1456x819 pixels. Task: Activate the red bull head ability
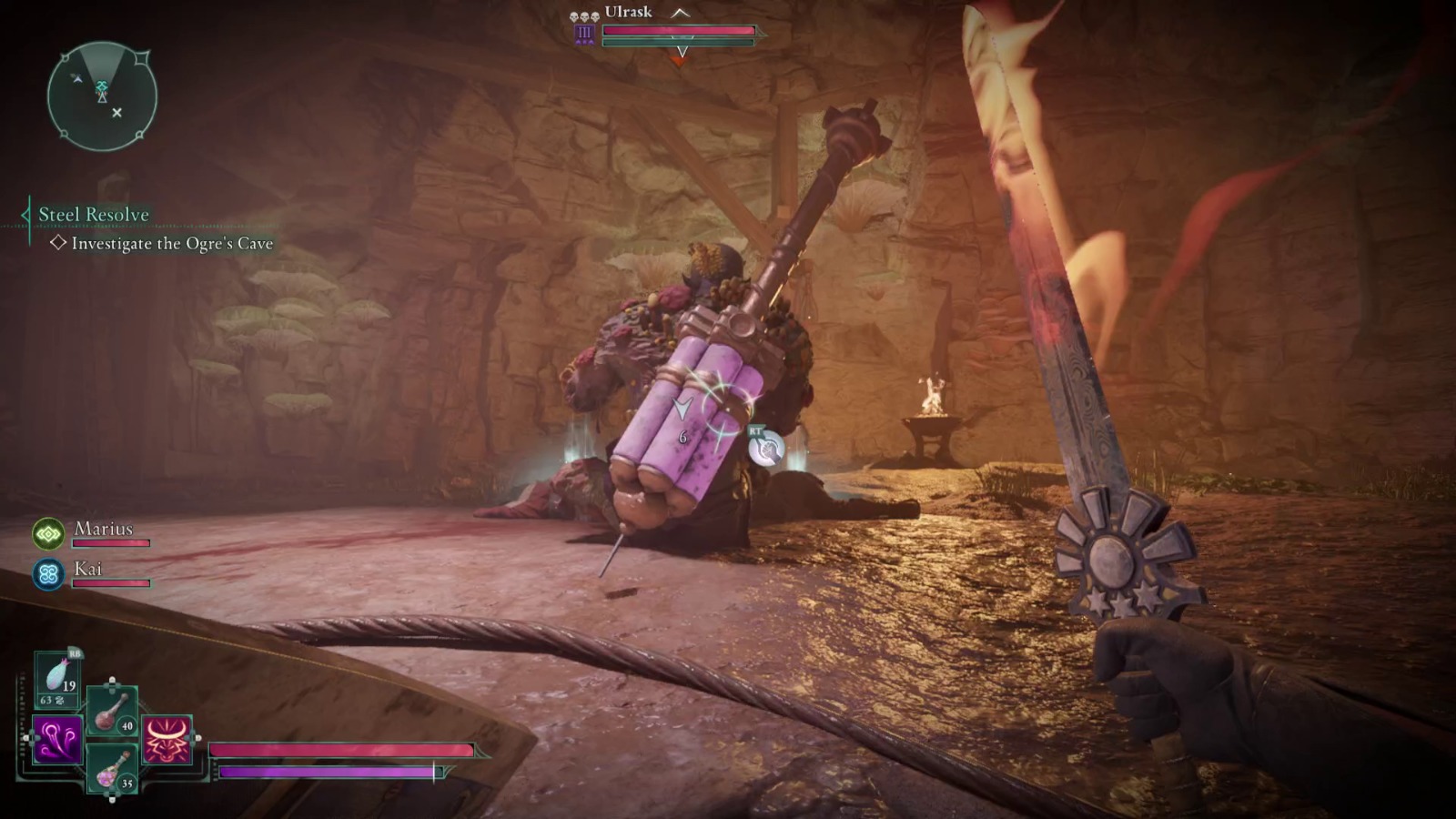167,738
